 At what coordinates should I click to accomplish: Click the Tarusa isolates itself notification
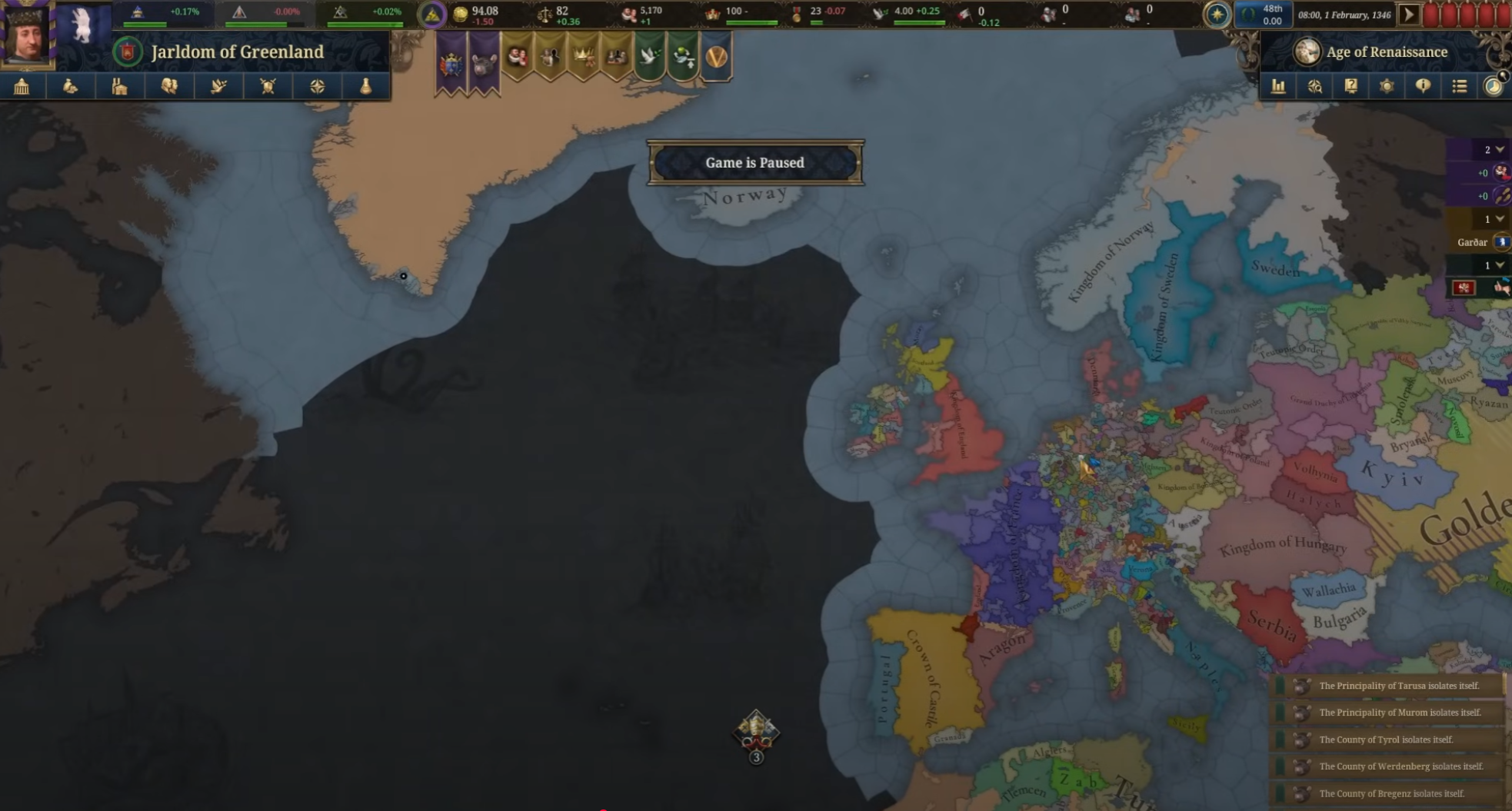pyautogui.click(x=1392, y=685)
